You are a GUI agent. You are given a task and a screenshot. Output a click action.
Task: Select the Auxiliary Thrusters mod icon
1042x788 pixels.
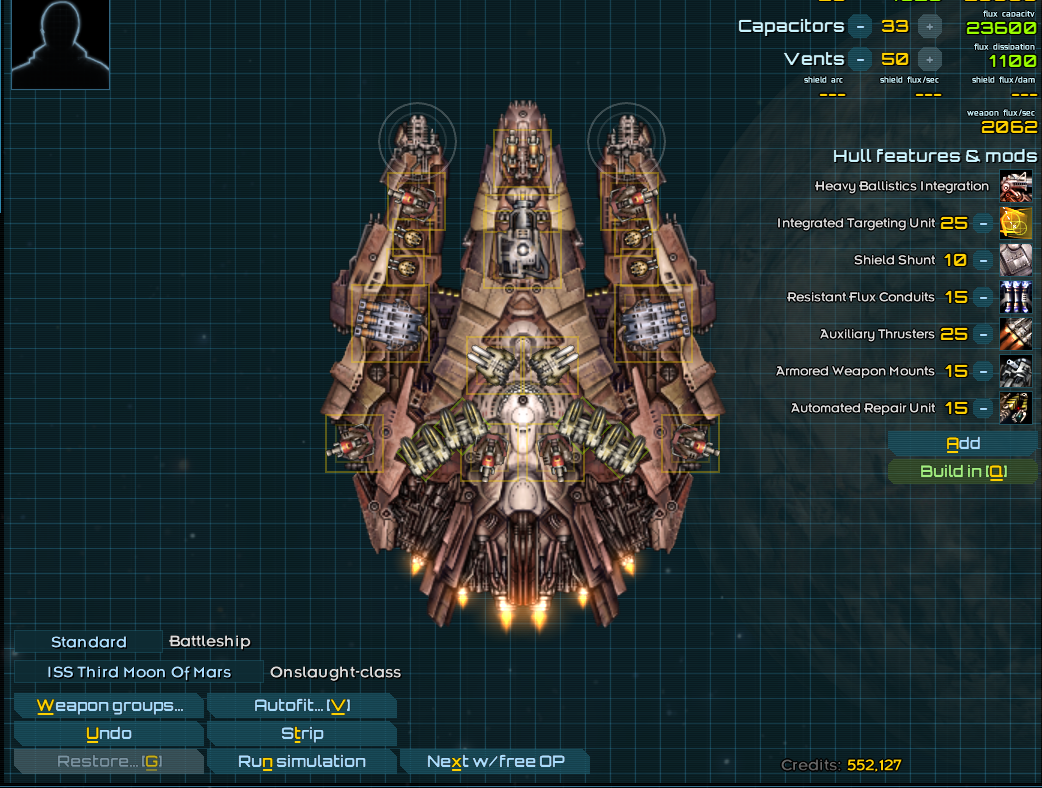pyautogui.click(x=1016, y=334)
